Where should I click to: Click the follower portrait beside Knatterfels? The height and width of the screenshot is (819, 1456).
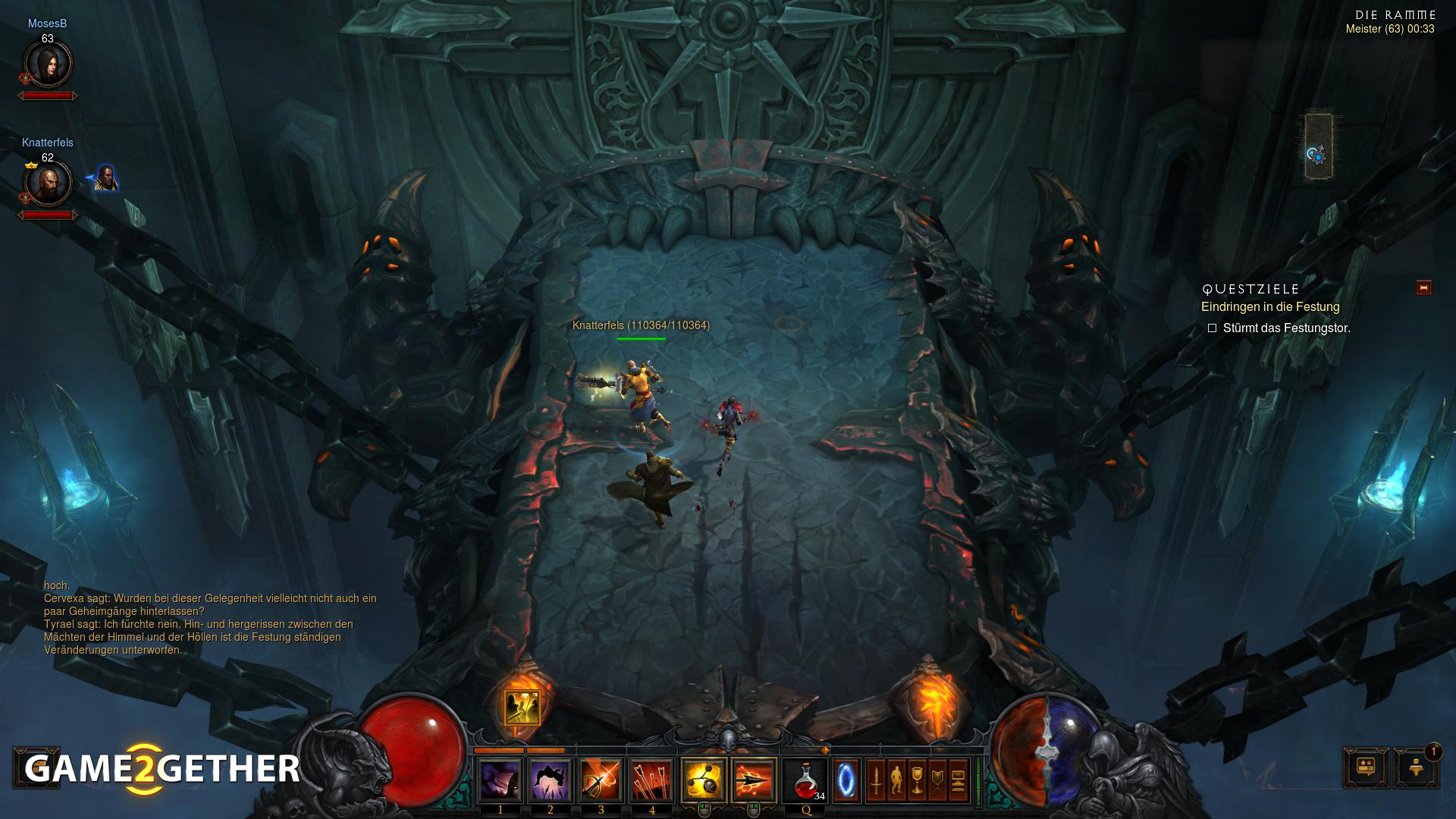pos(106,178)
